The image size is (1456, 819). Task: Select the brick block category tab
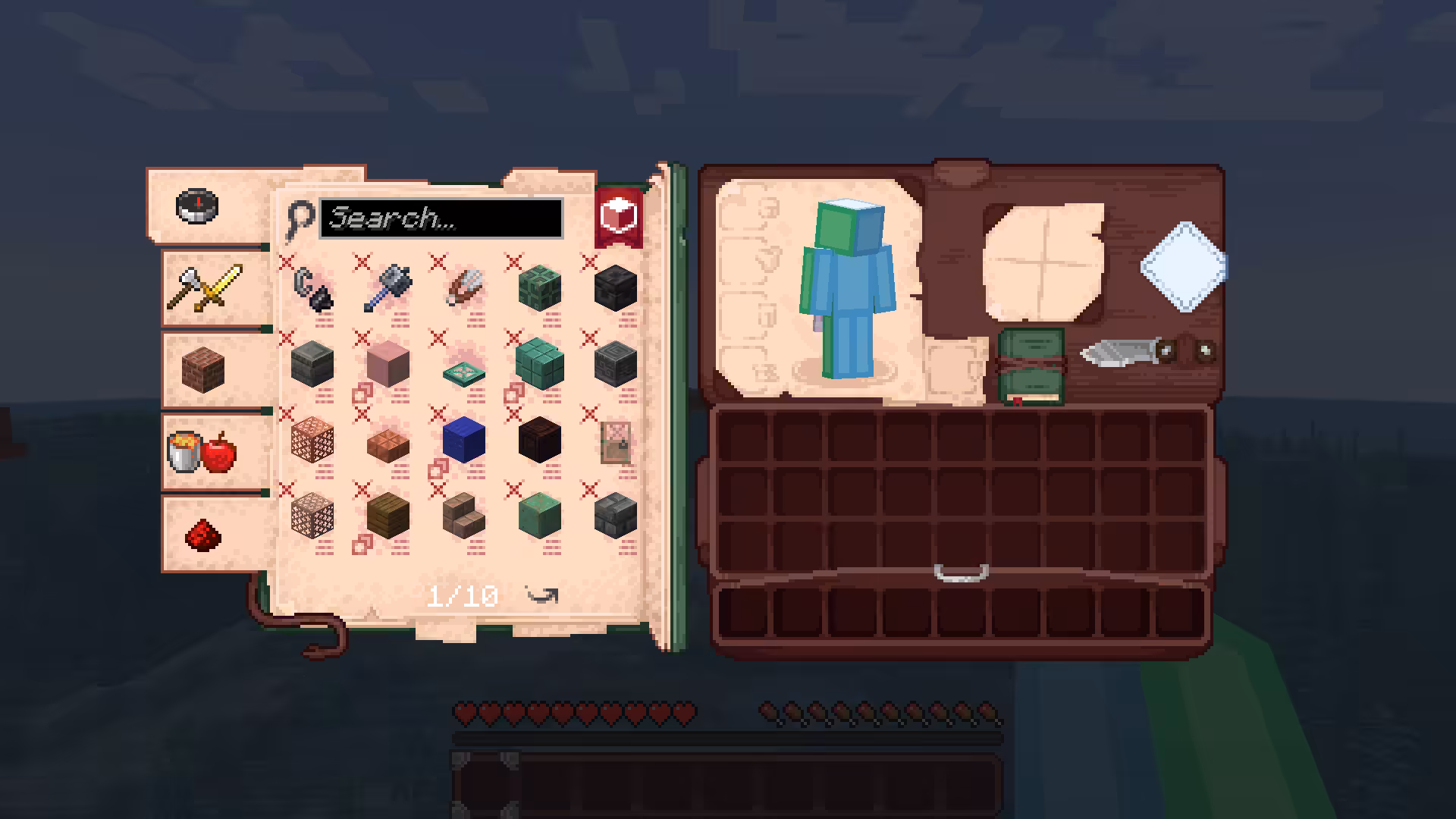[x=203, y=369]
